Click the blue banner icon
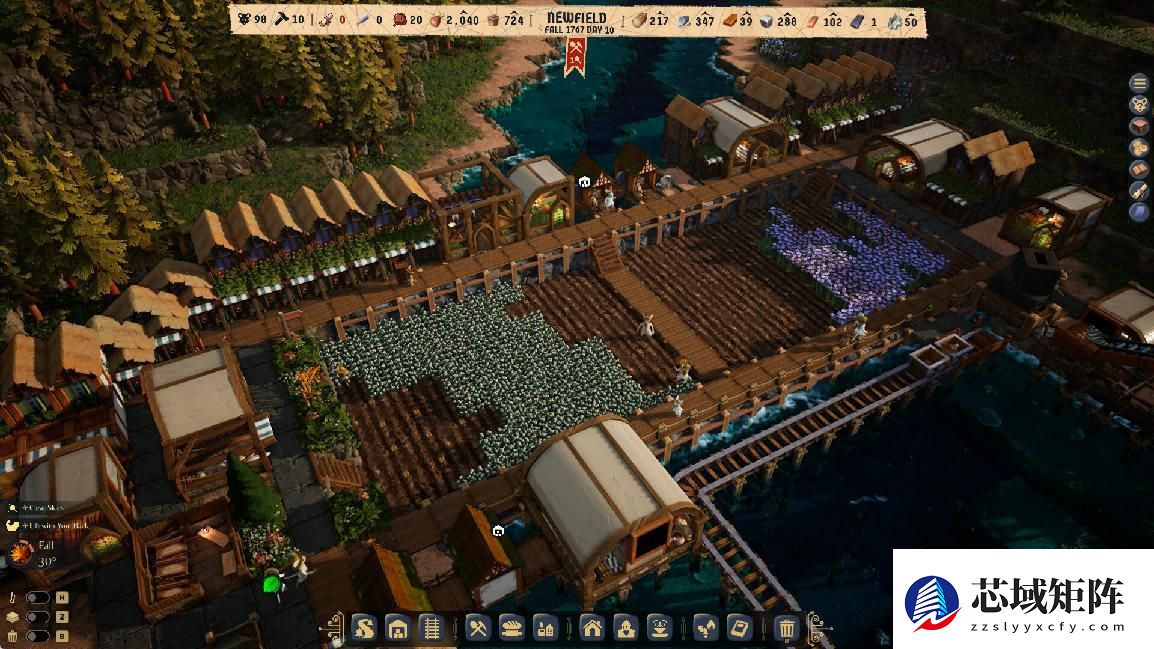Screen dimensions: 1154x649 pos(1138,212)
